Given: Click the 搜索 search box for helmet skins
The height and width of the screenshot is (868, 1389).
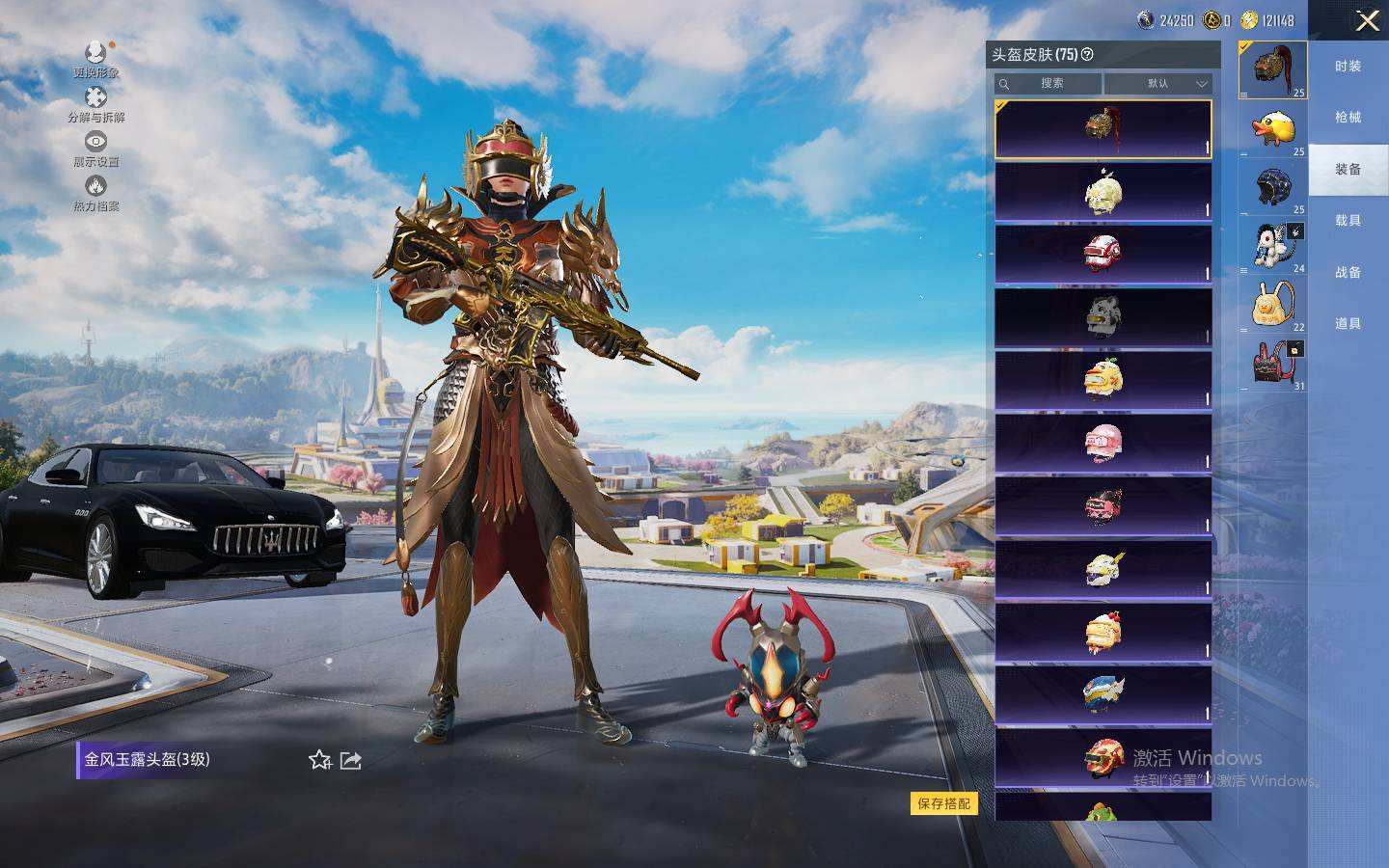Looking at the screenshot, I should point(1049,84).
